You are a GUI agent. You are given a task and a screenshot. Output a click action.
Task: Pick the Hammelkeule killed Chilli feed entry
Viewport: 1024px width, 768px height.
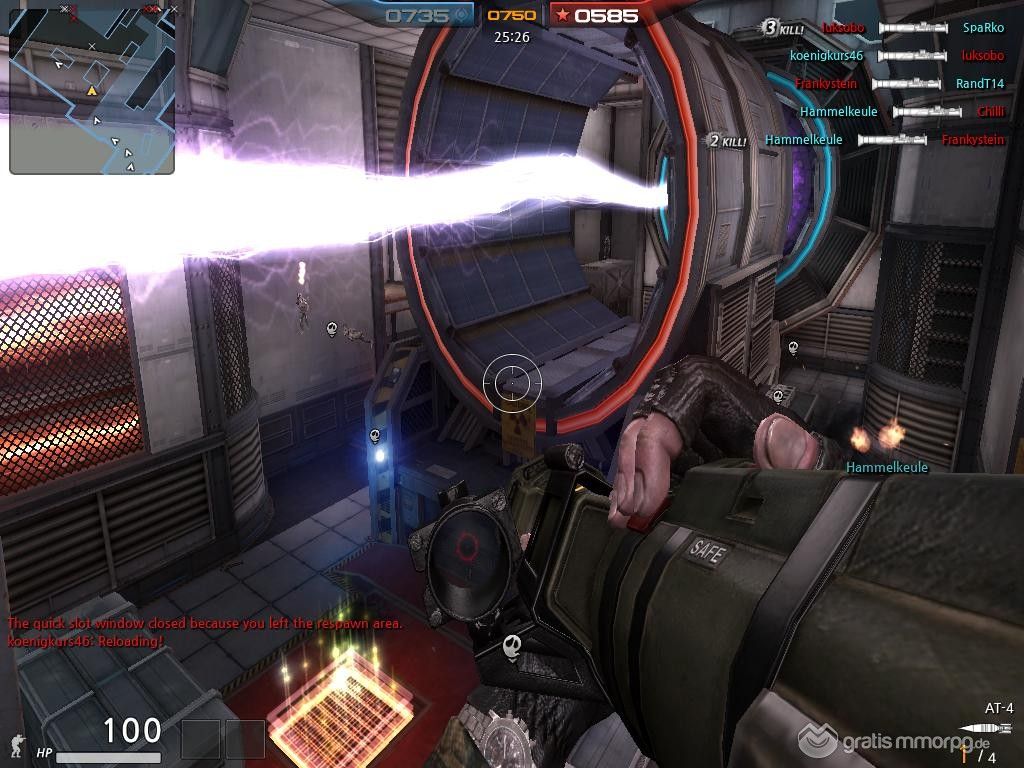901,112
